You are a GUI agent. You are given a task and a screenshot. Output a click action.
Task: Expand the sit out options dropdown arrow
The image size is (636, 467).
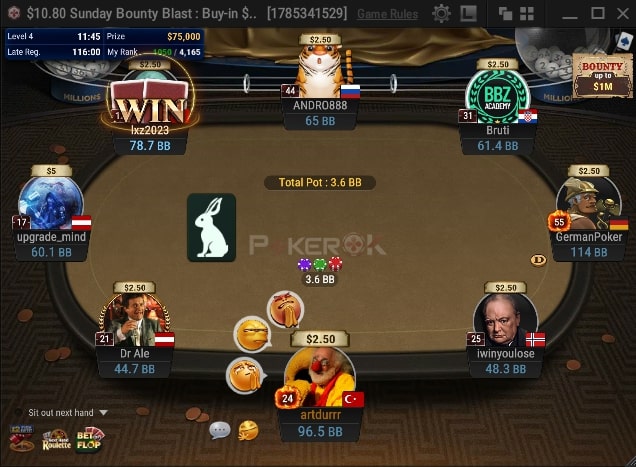[103, 412]
